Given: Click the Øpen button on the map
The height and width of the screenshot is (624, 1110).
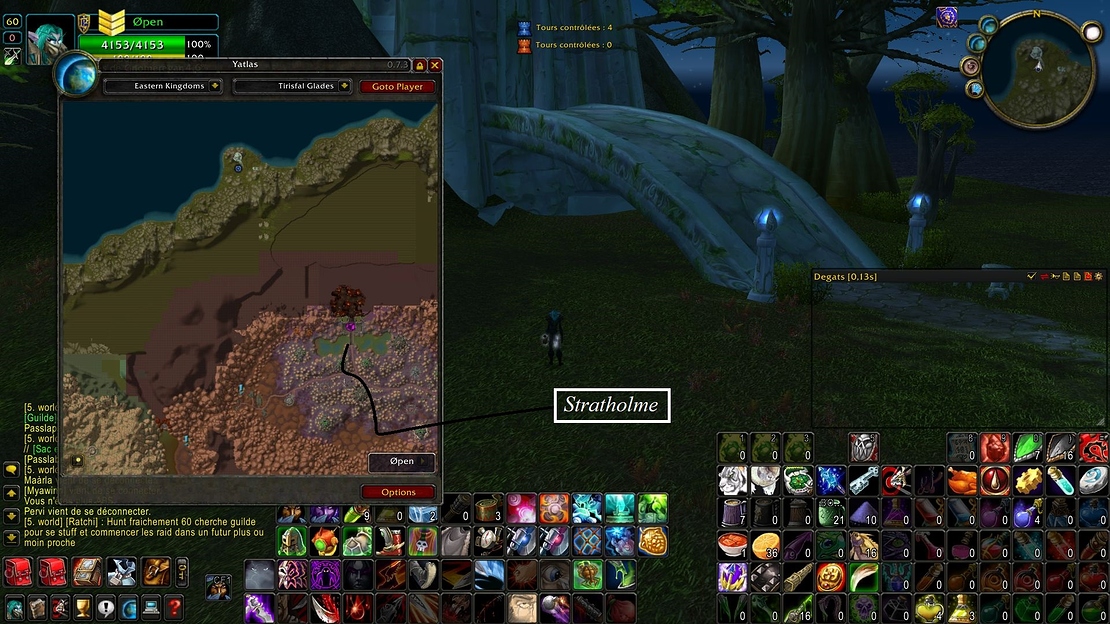Looking at the screenshot, I should click(x=401, y=462).
